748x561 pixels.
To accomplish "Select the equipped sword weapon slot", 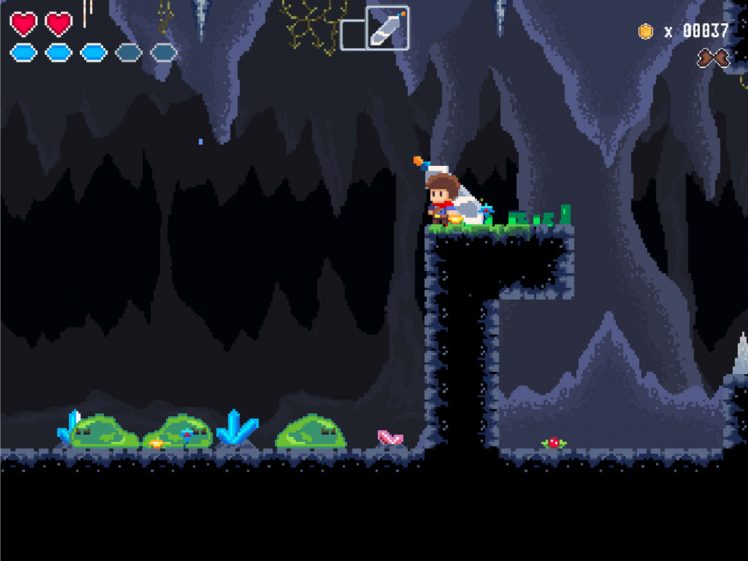I will pos(387,27).
